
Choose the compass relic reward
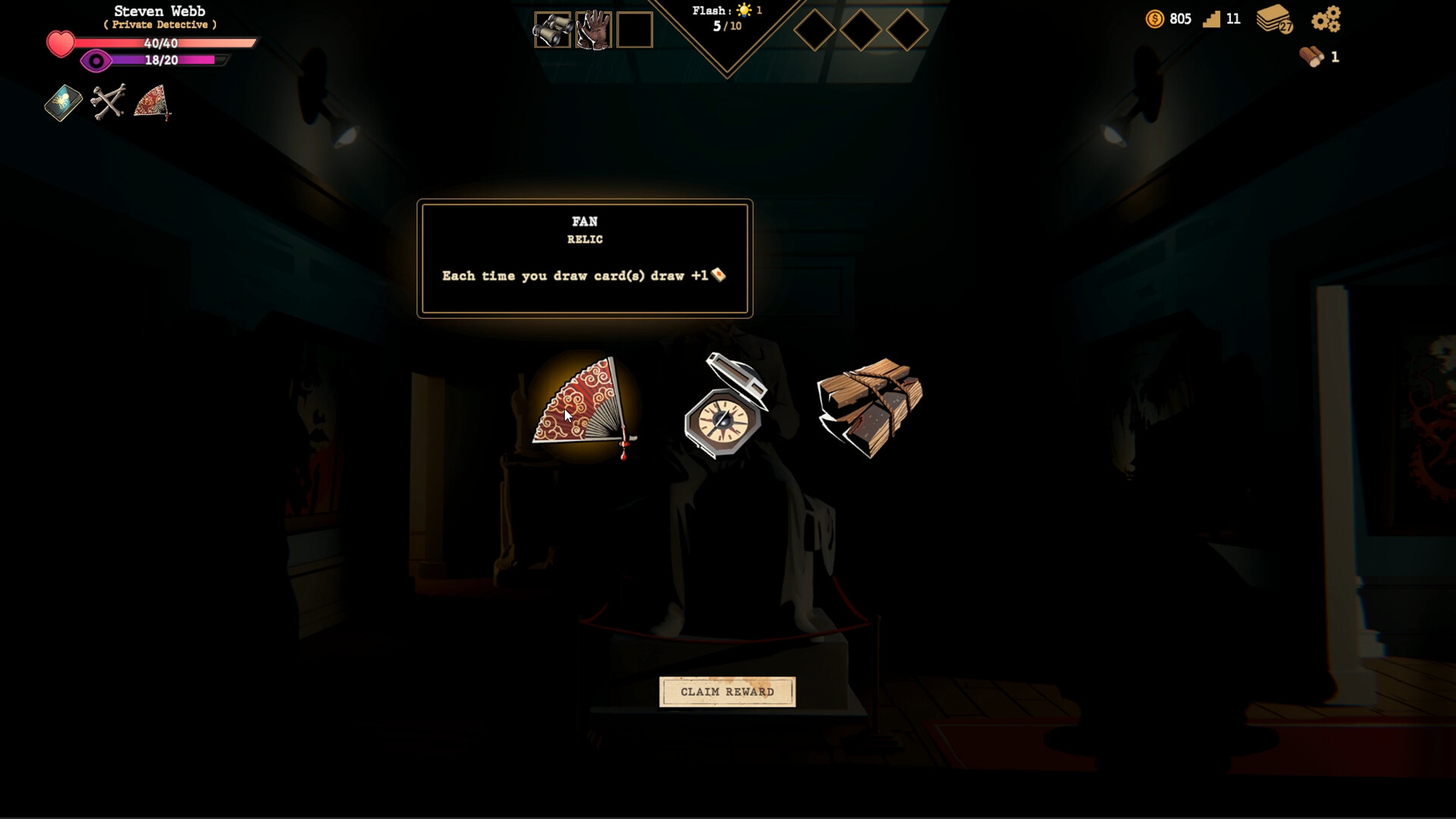click(x=726, y=408)
